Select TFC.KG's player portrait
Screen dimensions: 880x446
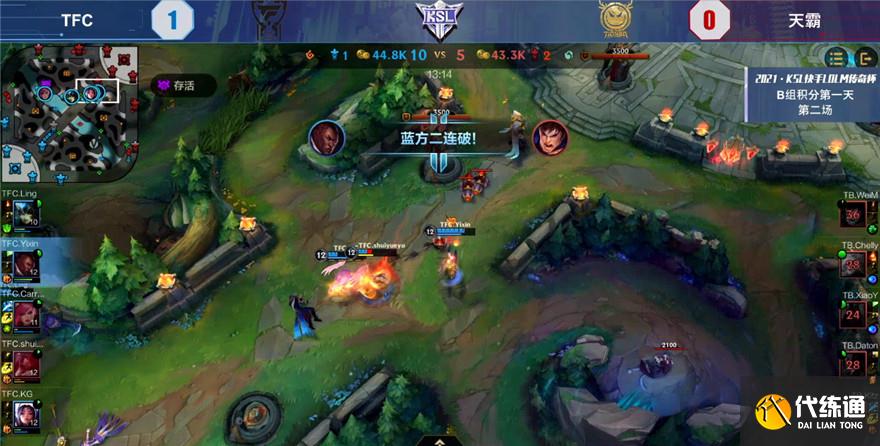point(24,414)
